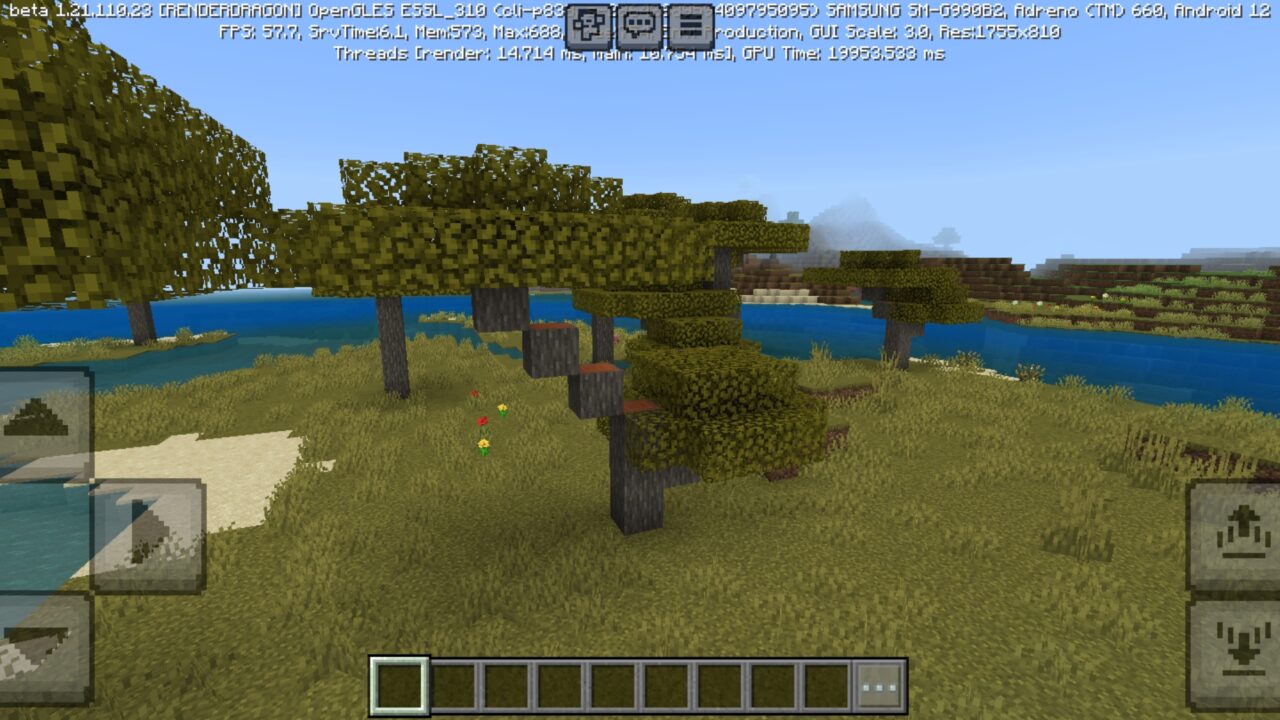Tap the jump up-arrow button
1280x720 pixels.
pyautogui.click(x=1236, y=536)
